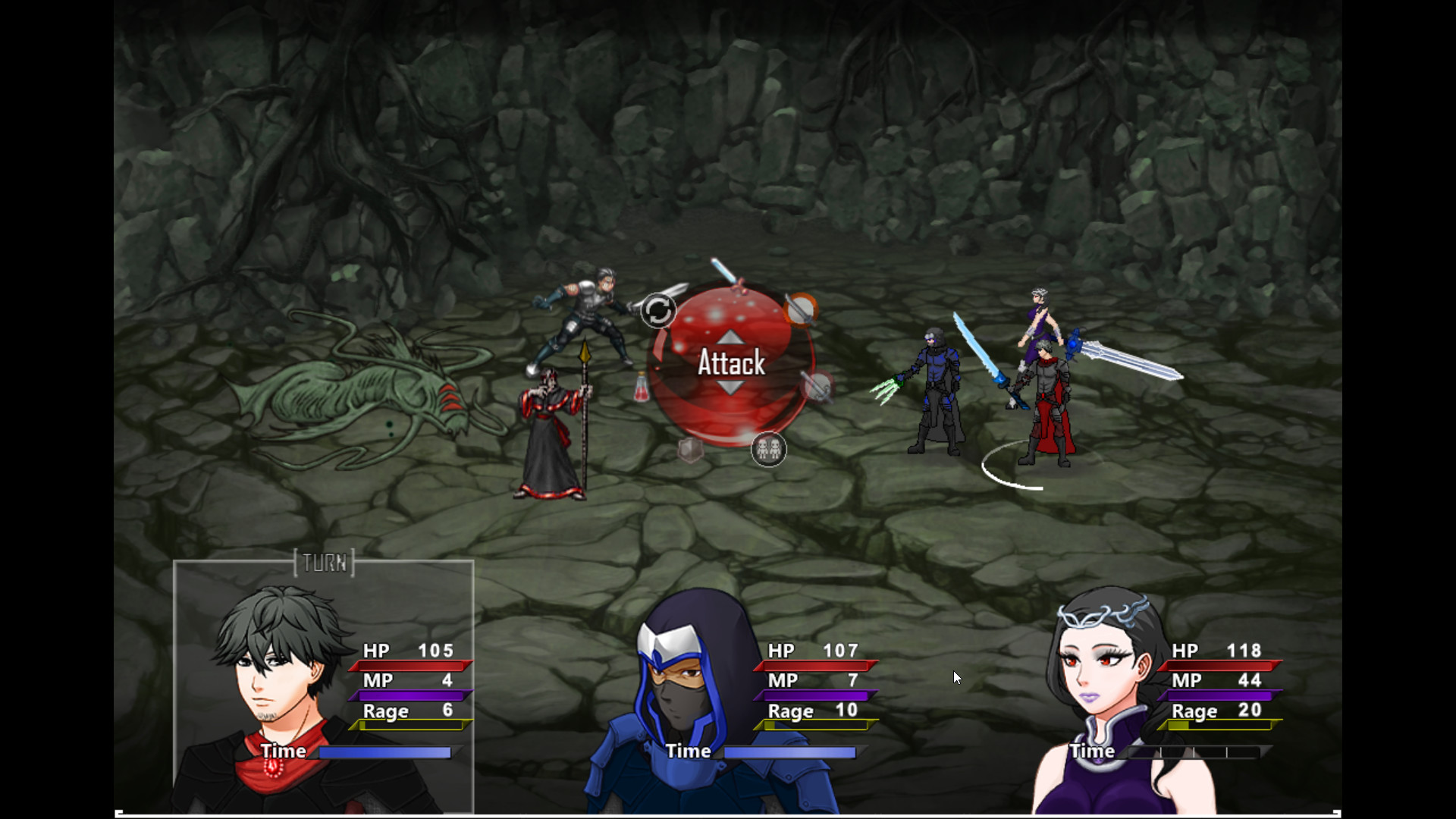Click the two-figure Escape icon

pos(769,450)
